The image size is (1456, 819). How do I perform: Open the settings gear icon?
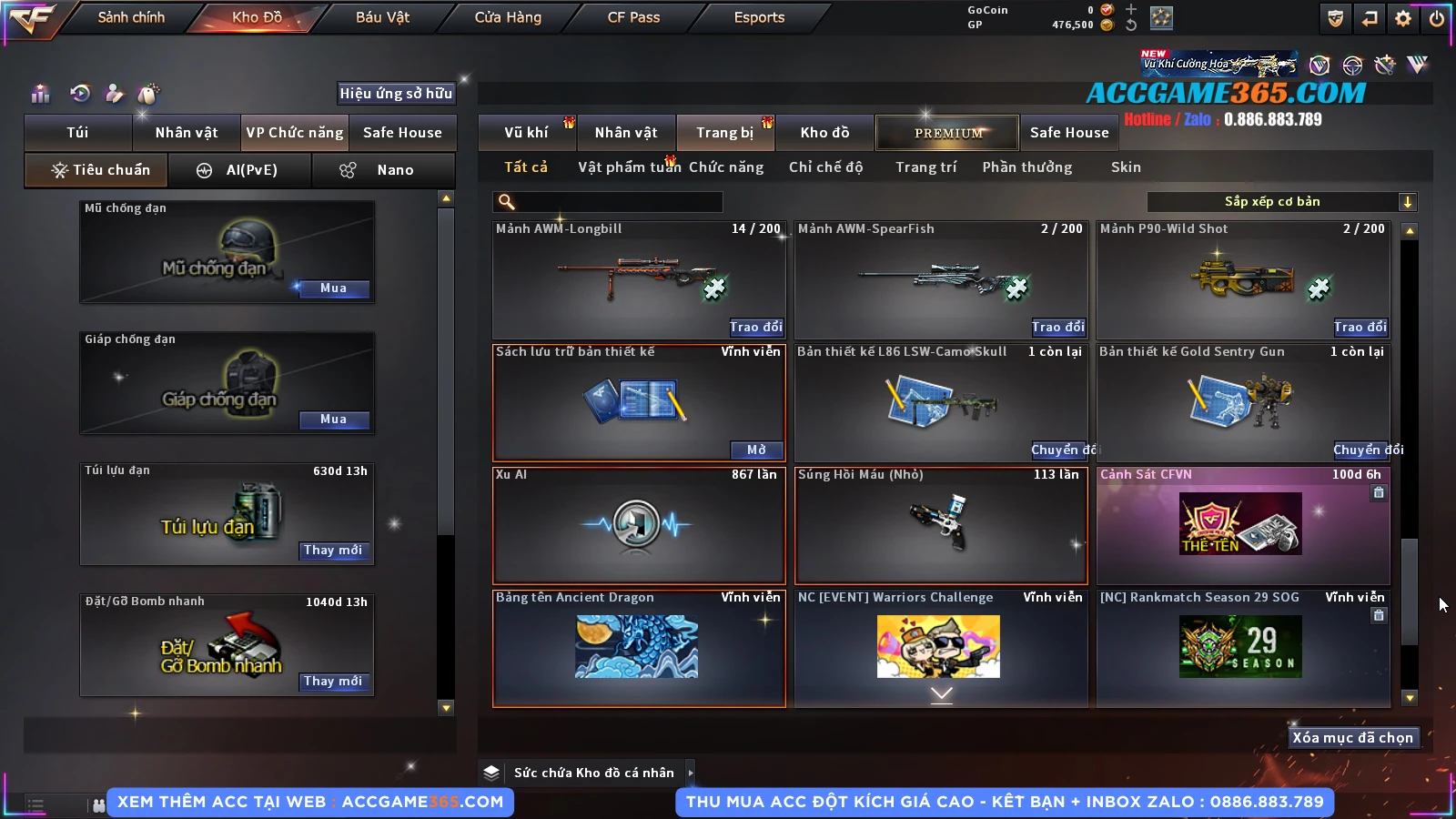(1403, 18)
